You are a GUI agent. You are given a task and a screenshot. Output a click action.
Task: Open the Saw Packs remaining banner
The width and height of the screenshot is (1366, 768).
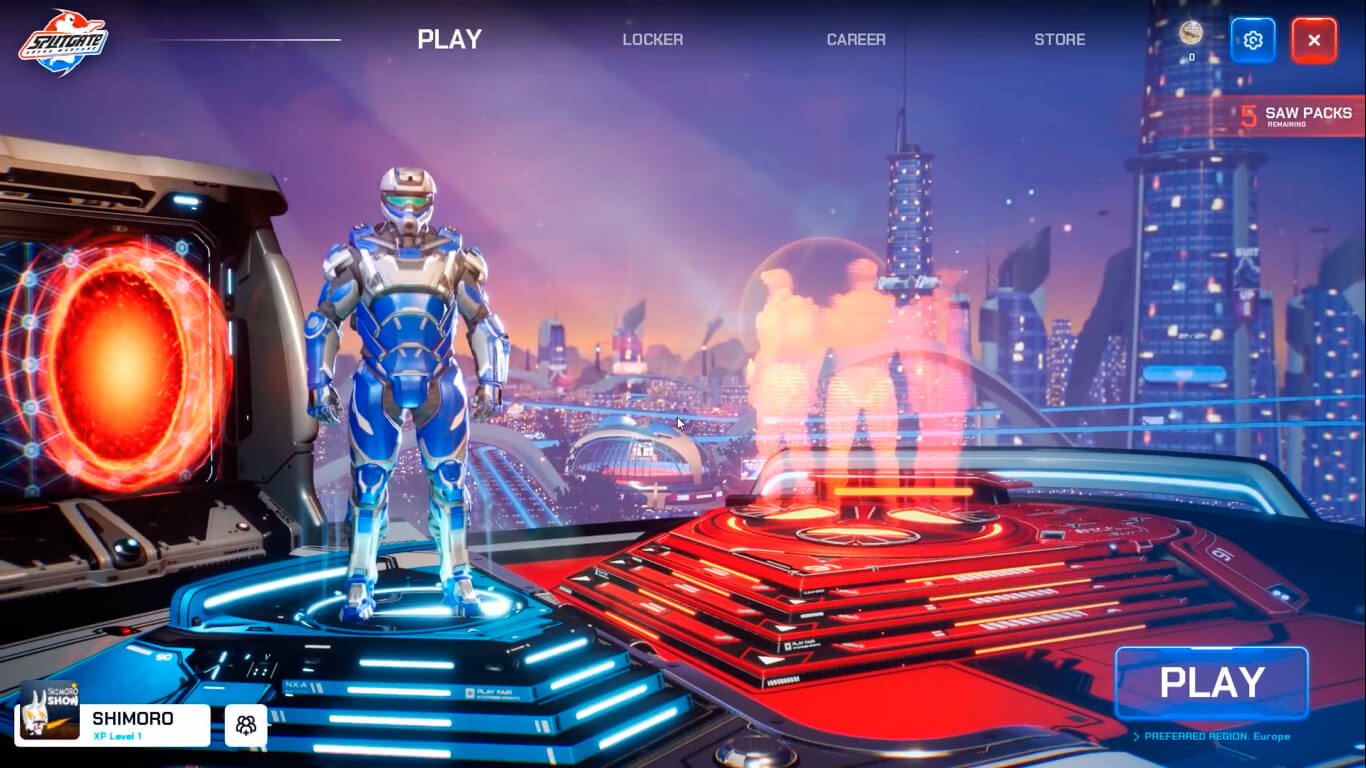[1297, 116]
